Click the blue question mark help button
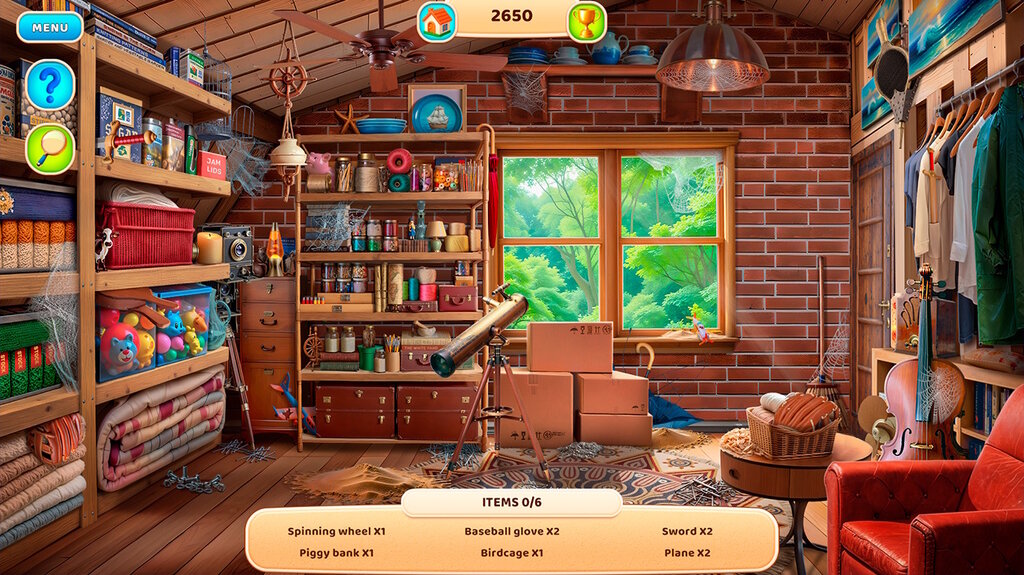The image size is (1024, 575). pos(50,85)
